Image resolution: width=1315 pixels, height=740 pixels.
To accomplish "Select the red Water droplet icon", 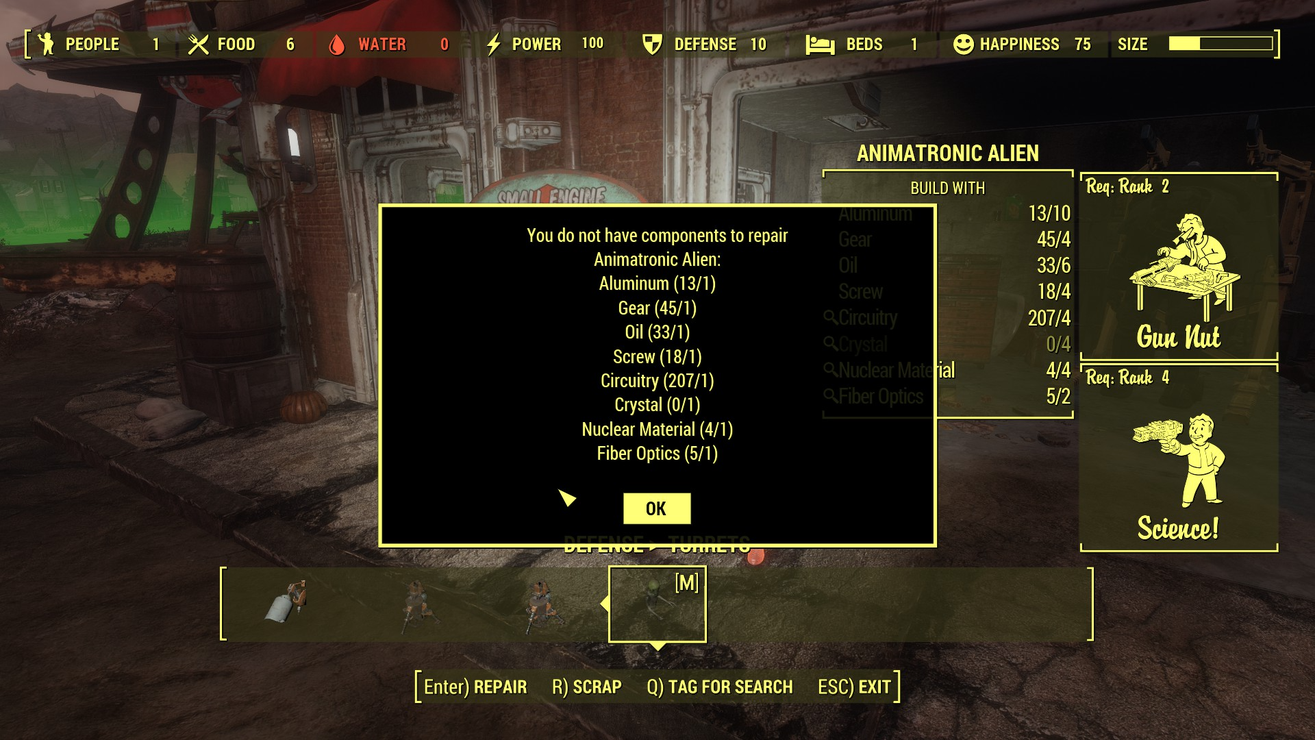I will tap(335, 44).
